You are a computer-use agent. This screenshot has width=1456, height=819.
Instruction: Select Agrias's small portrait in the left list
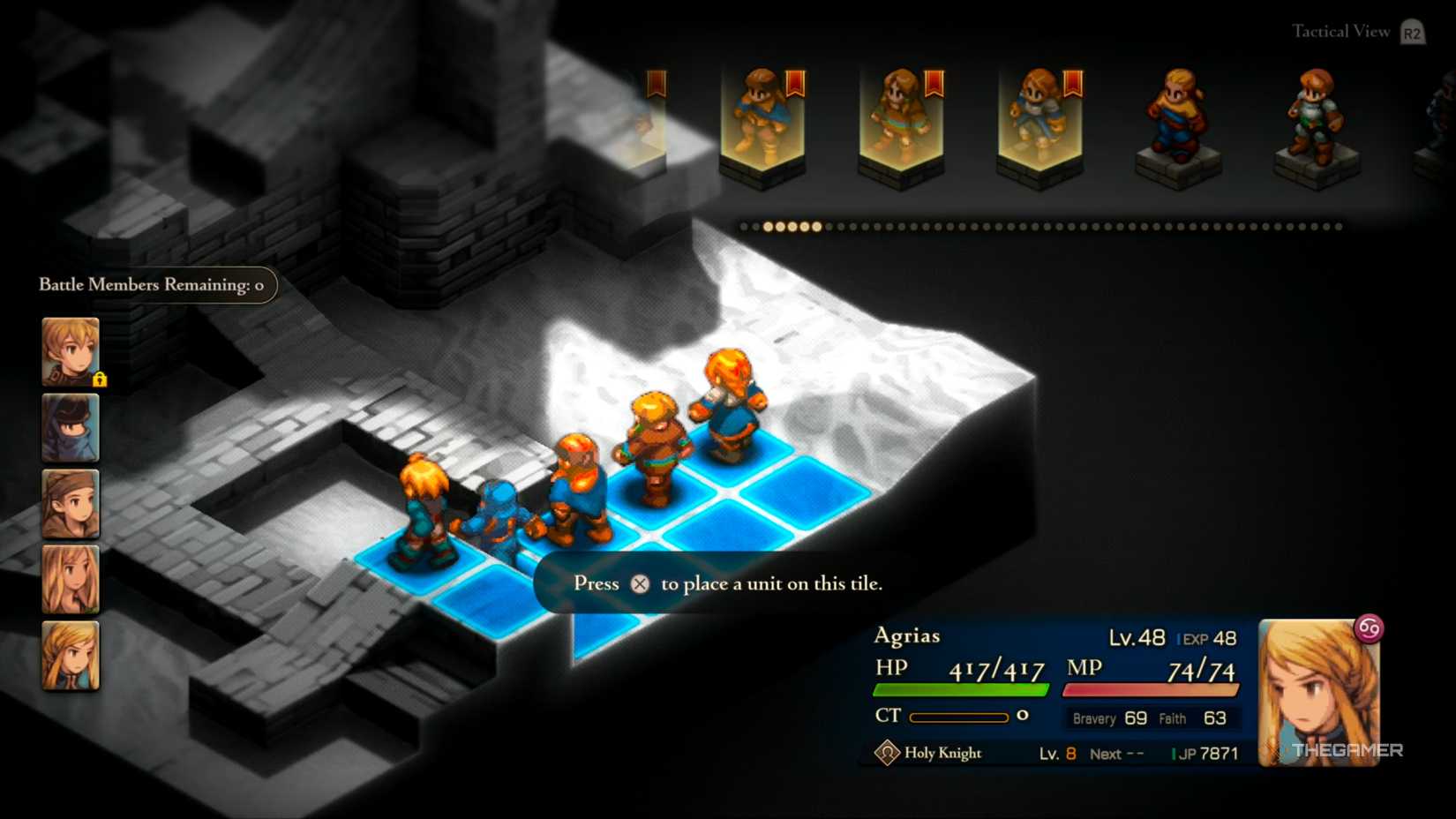point(71,656)
